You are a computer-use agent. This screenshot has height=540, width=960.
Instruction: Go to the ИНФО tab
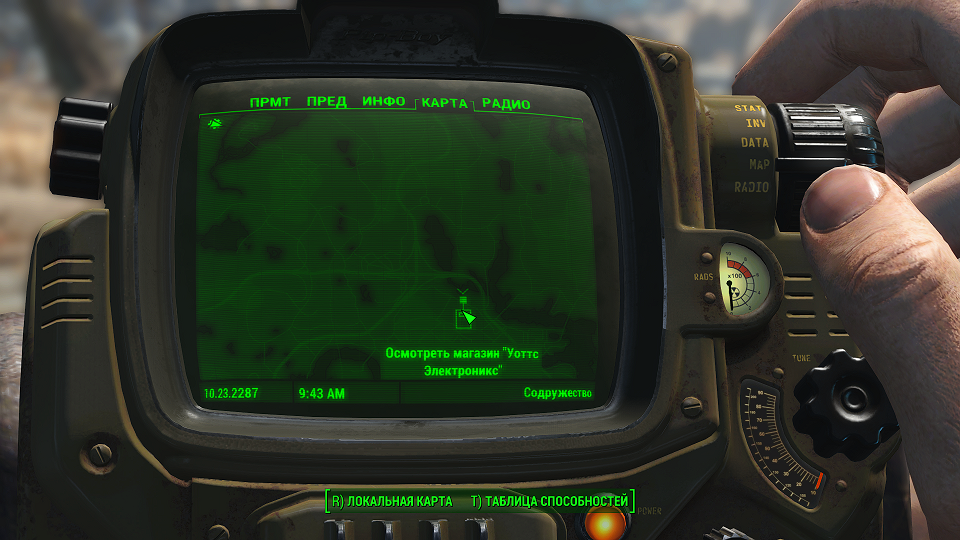pos(384,102)
